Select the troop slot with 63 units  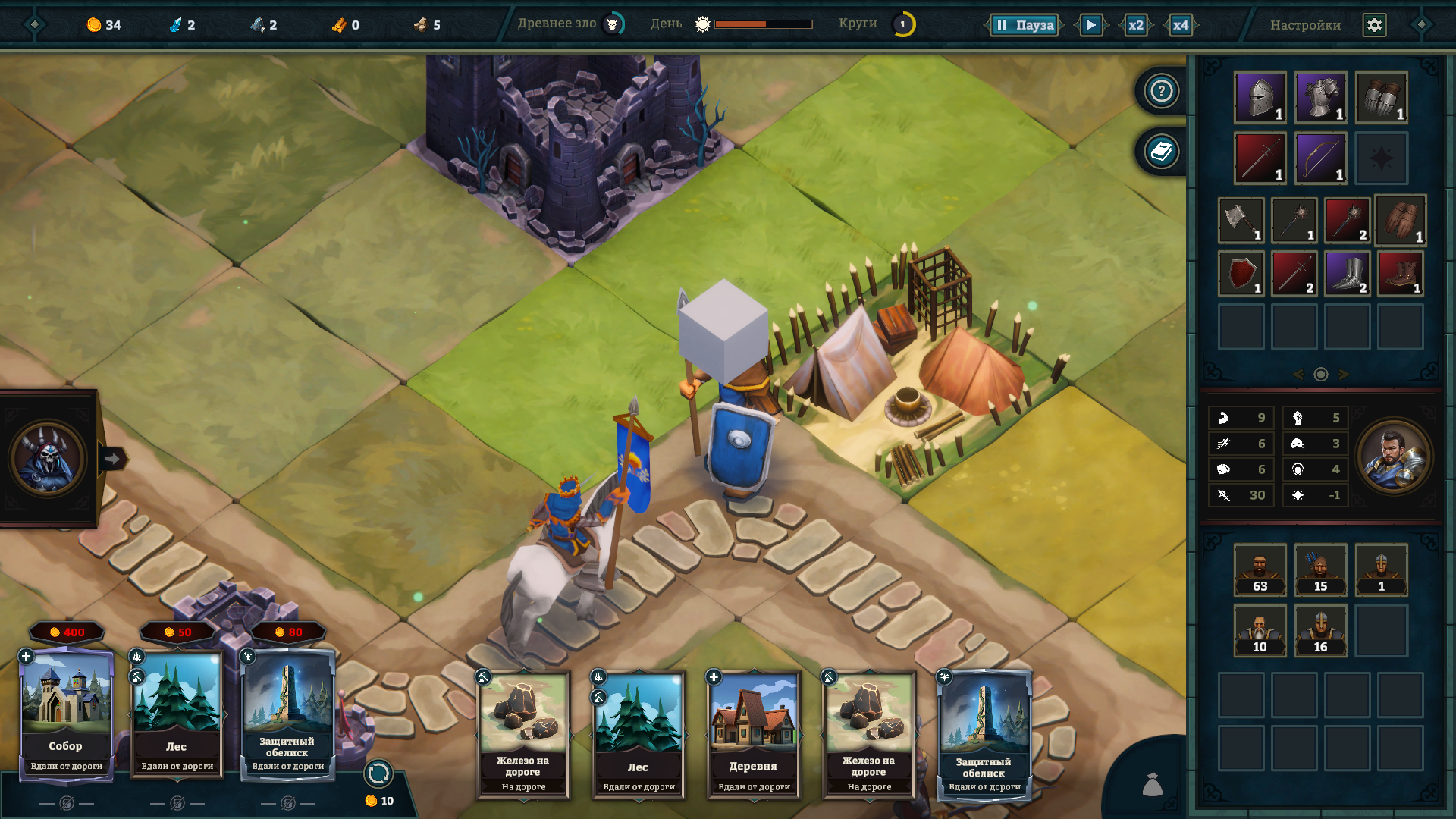pos(1260,569)
